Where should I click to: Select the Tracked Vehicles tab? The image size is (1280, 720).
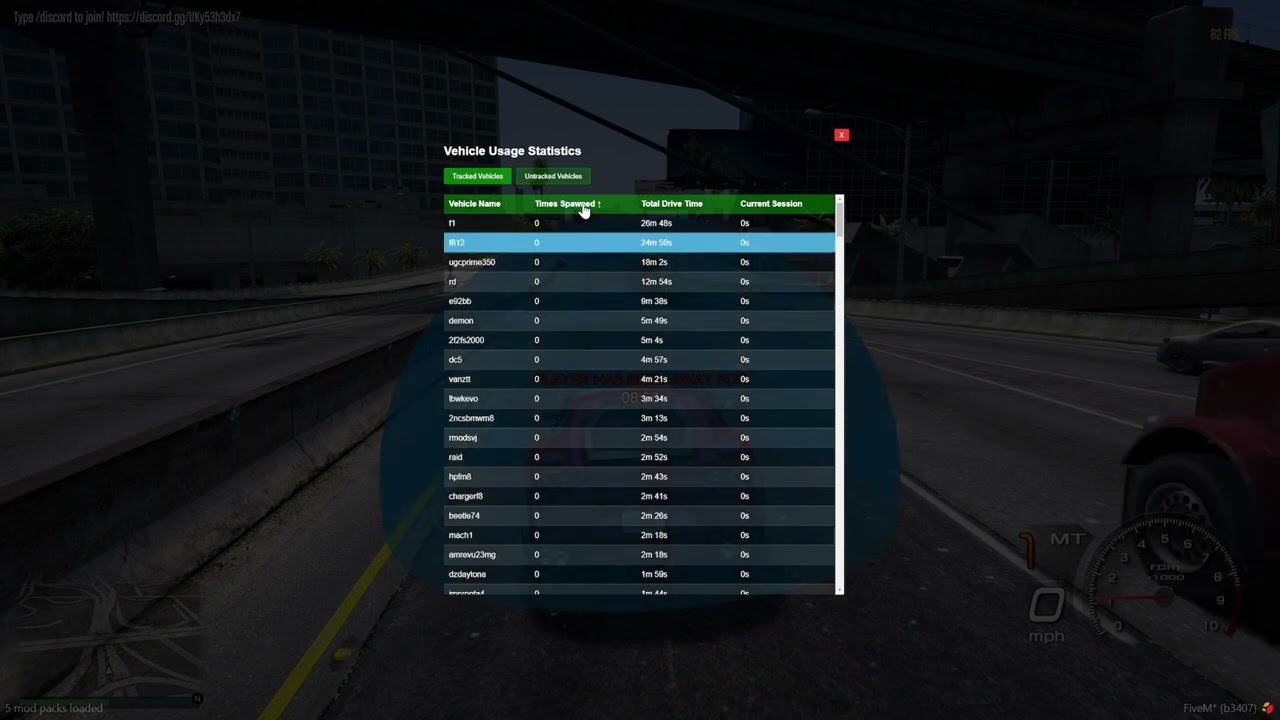pos(477,176)
